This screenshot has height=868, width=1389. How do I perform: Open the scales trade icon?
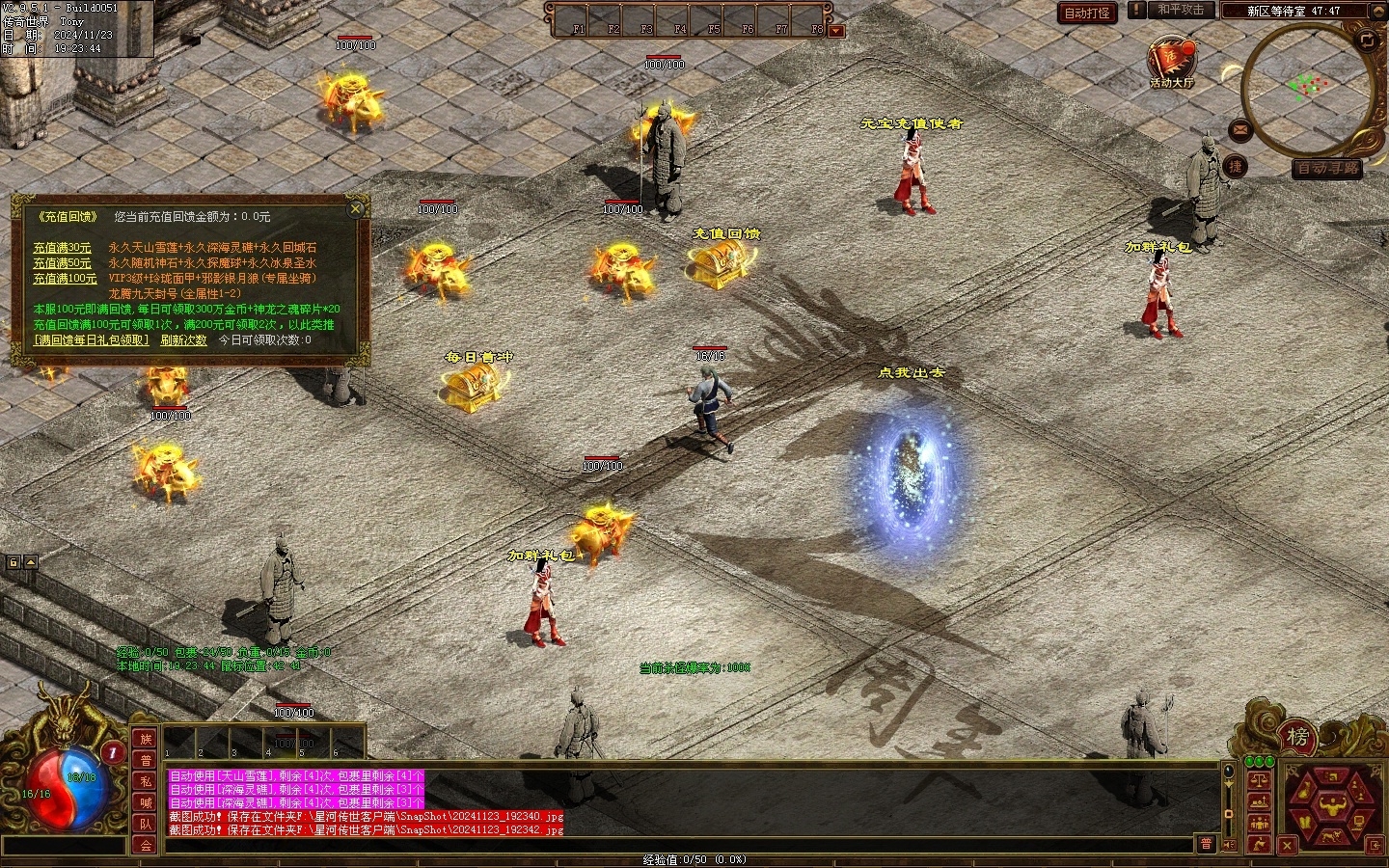[1259, 779]
